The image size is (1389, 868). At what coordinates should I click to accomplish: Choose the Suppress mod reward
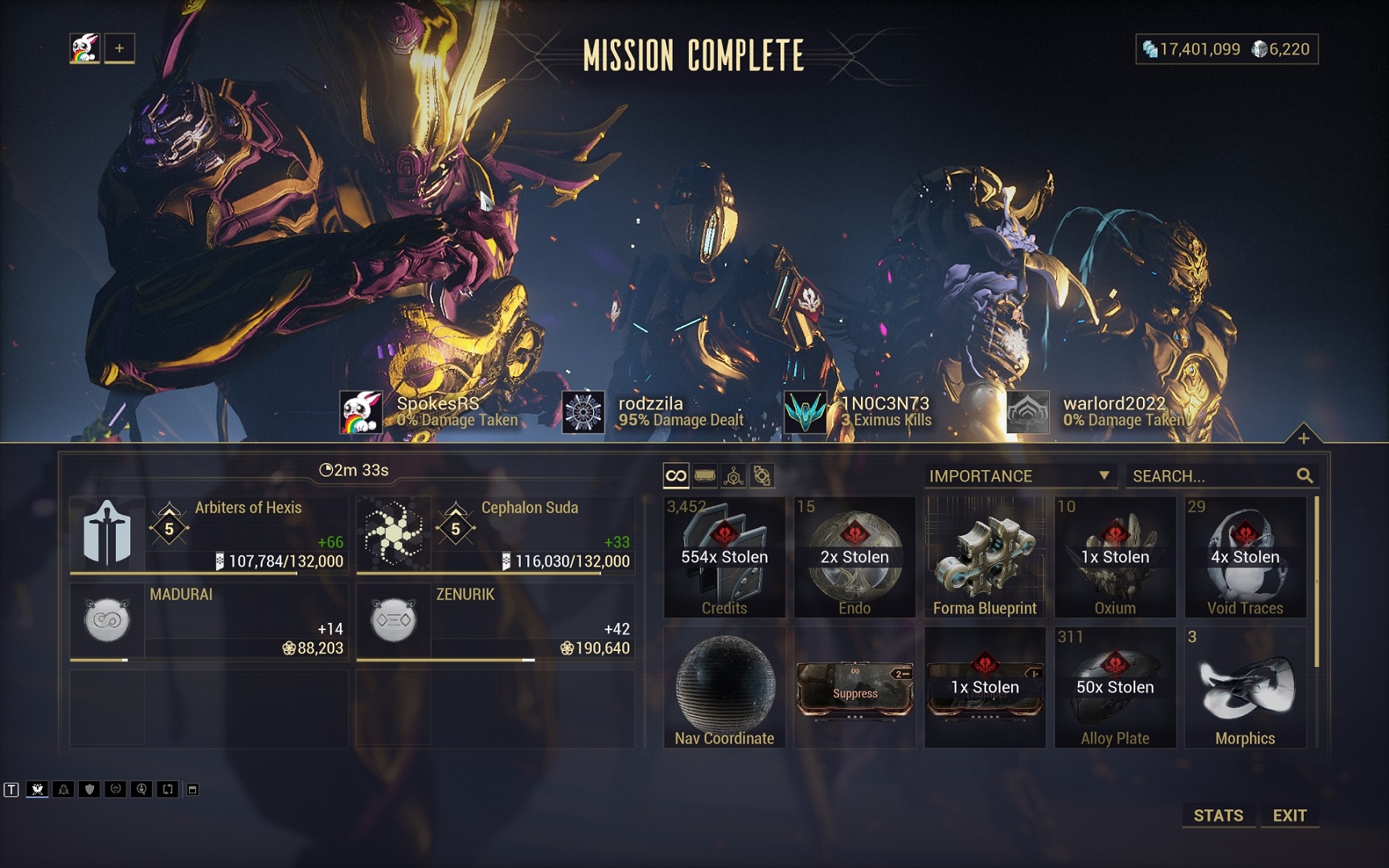point(854,689)
